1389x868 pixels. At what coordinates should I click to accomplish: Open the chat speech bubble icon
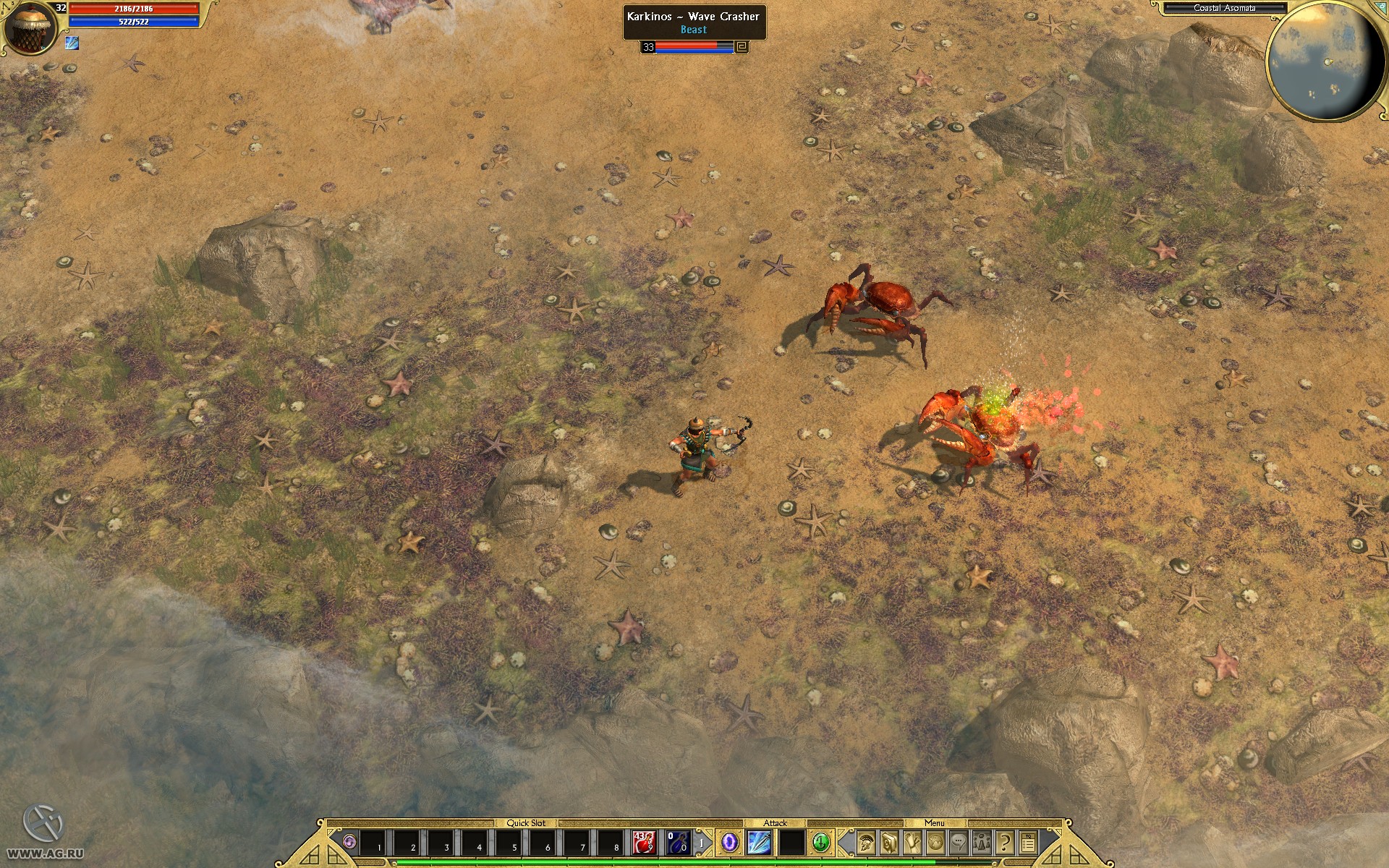(959, 843)
